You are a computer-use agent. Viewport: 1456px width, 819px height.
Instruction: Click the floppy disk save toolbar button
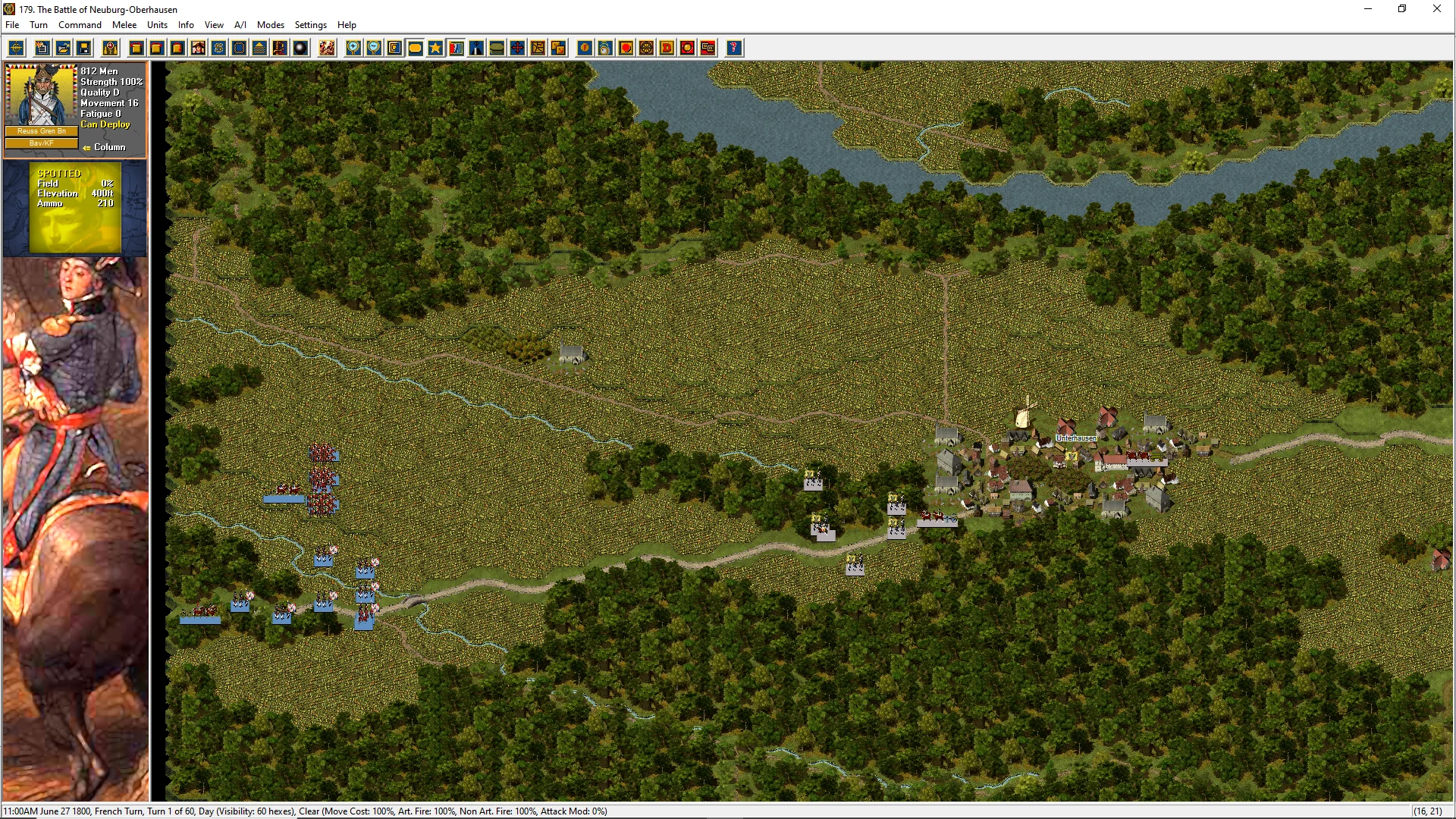(x=84, y=49)
